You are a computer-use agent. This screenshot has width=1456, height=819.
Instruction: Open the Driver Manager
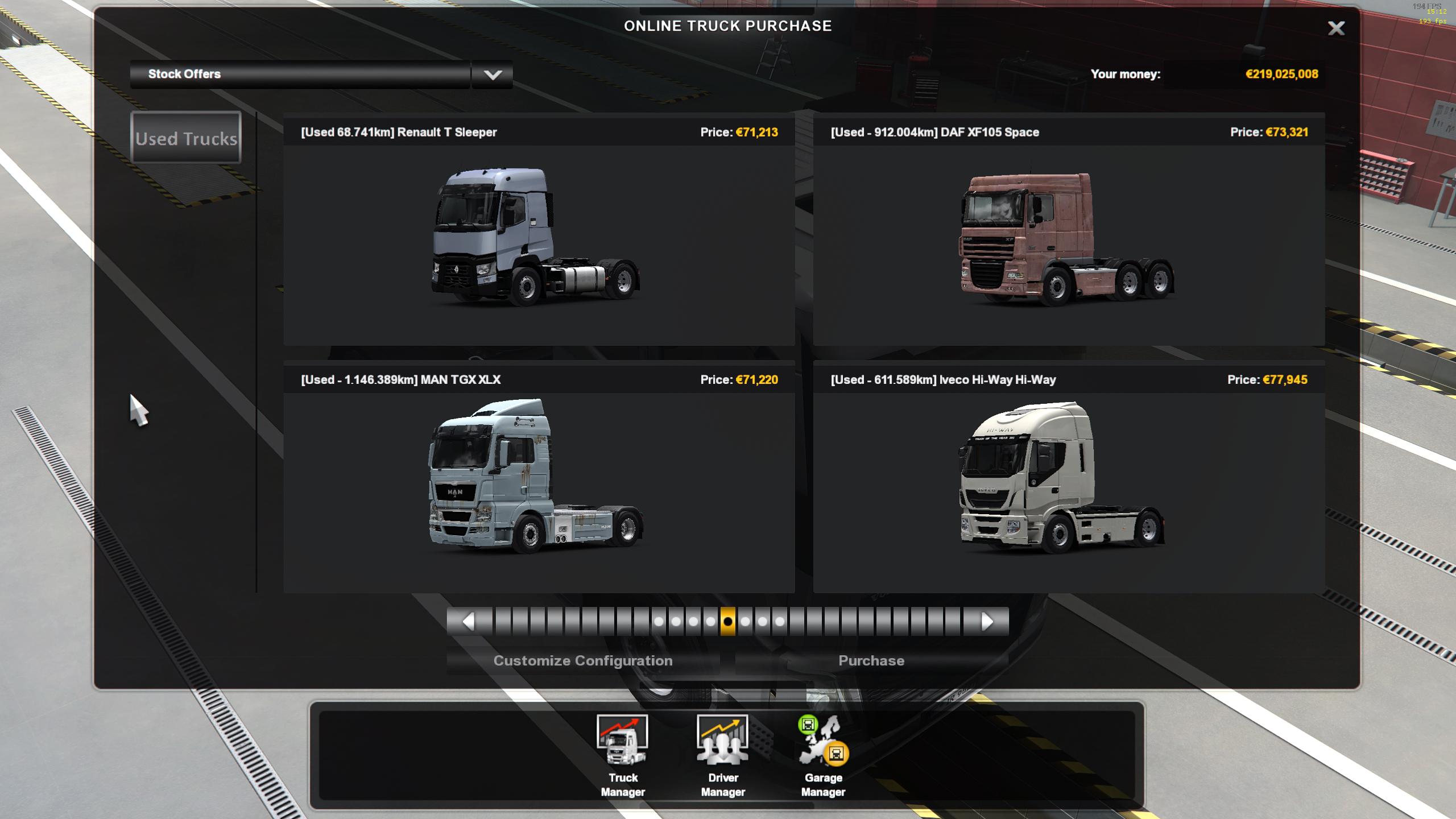coord(722,755)
